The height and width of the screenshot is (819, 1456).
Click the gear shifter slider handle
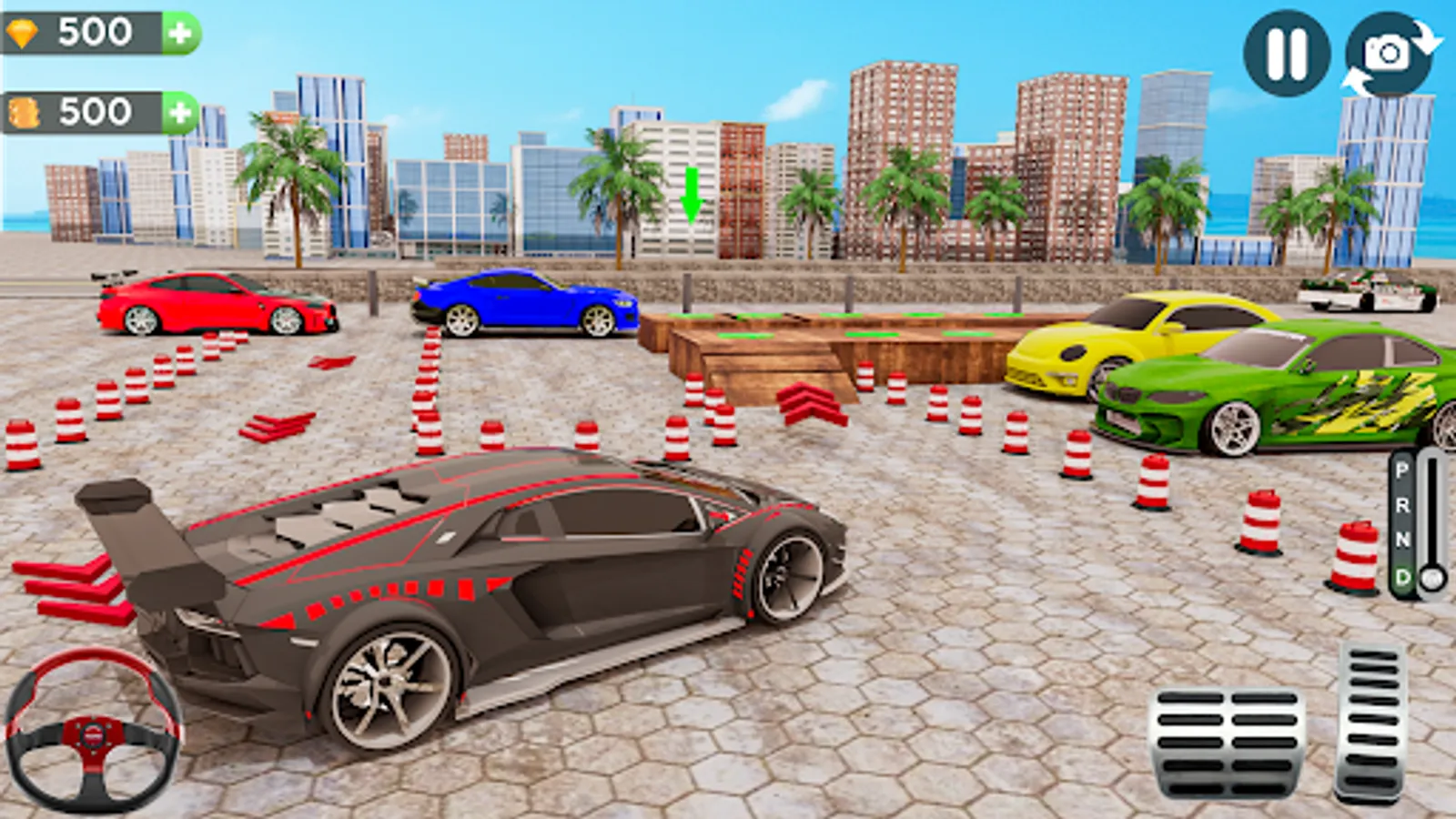[x=1432, y=576]
